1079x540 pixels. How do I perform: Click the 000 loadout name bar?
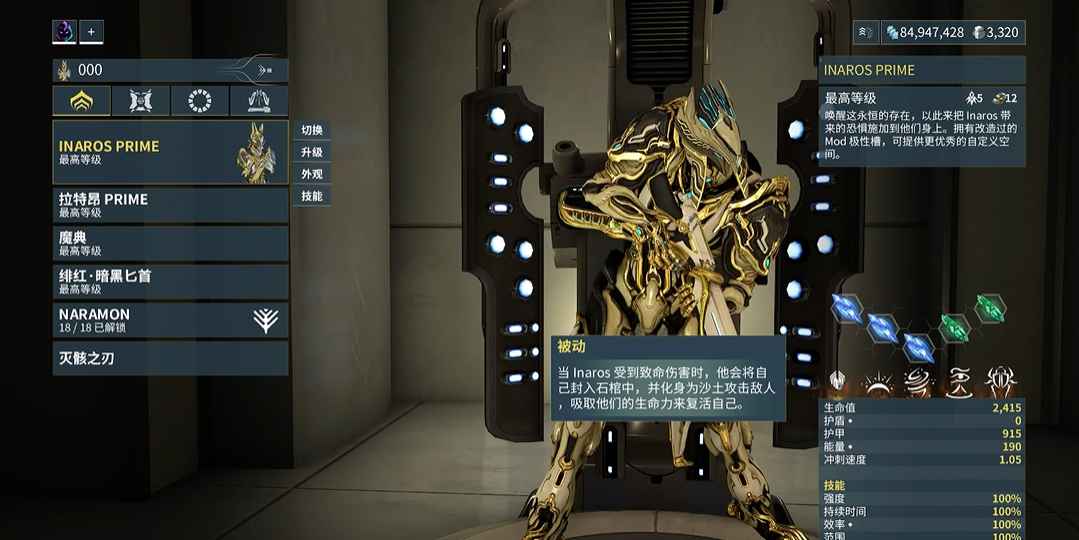(x=170, y=70)
